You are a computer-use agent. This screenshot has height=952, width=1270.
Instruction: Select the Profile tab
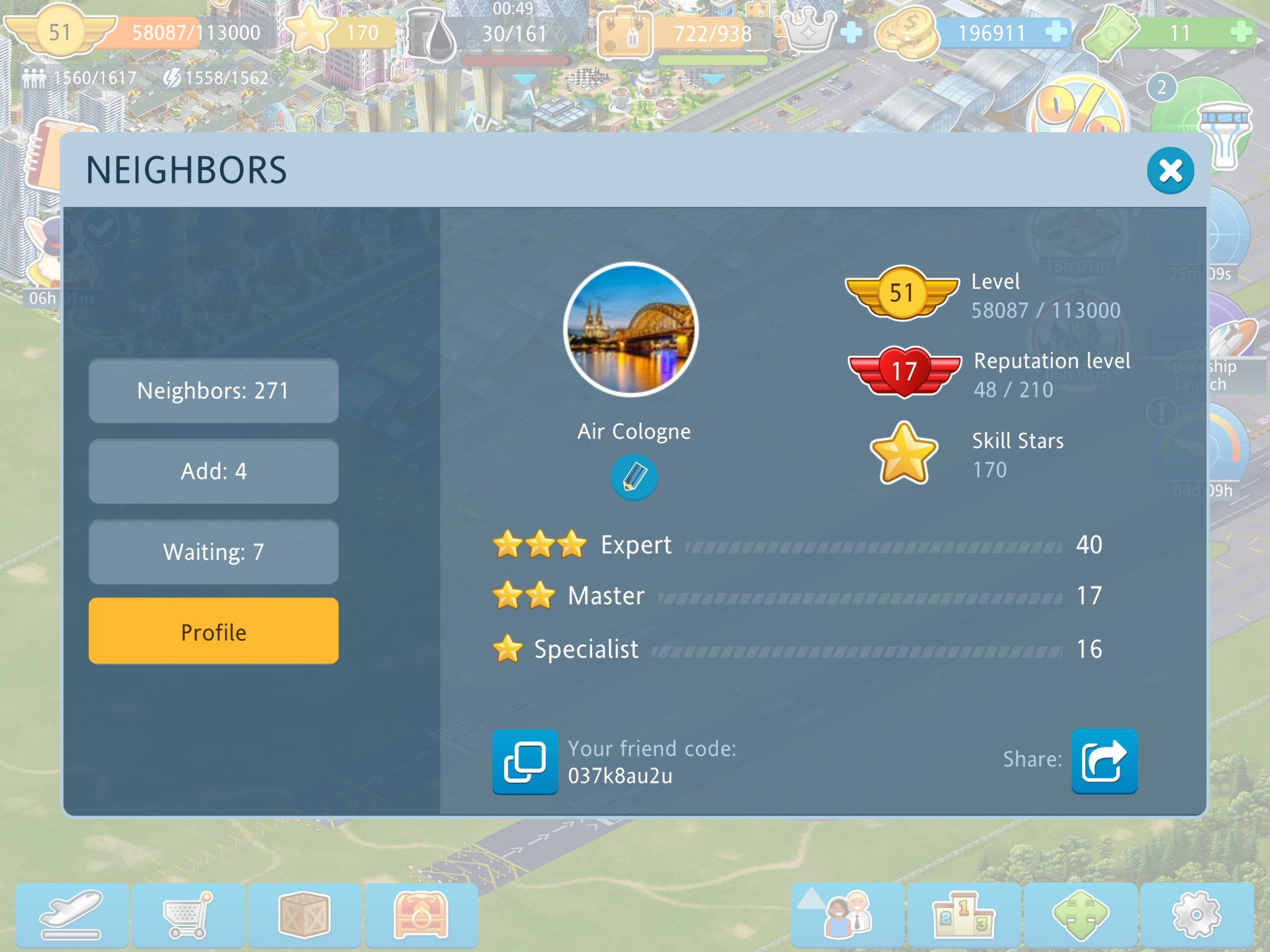point(213,632)
